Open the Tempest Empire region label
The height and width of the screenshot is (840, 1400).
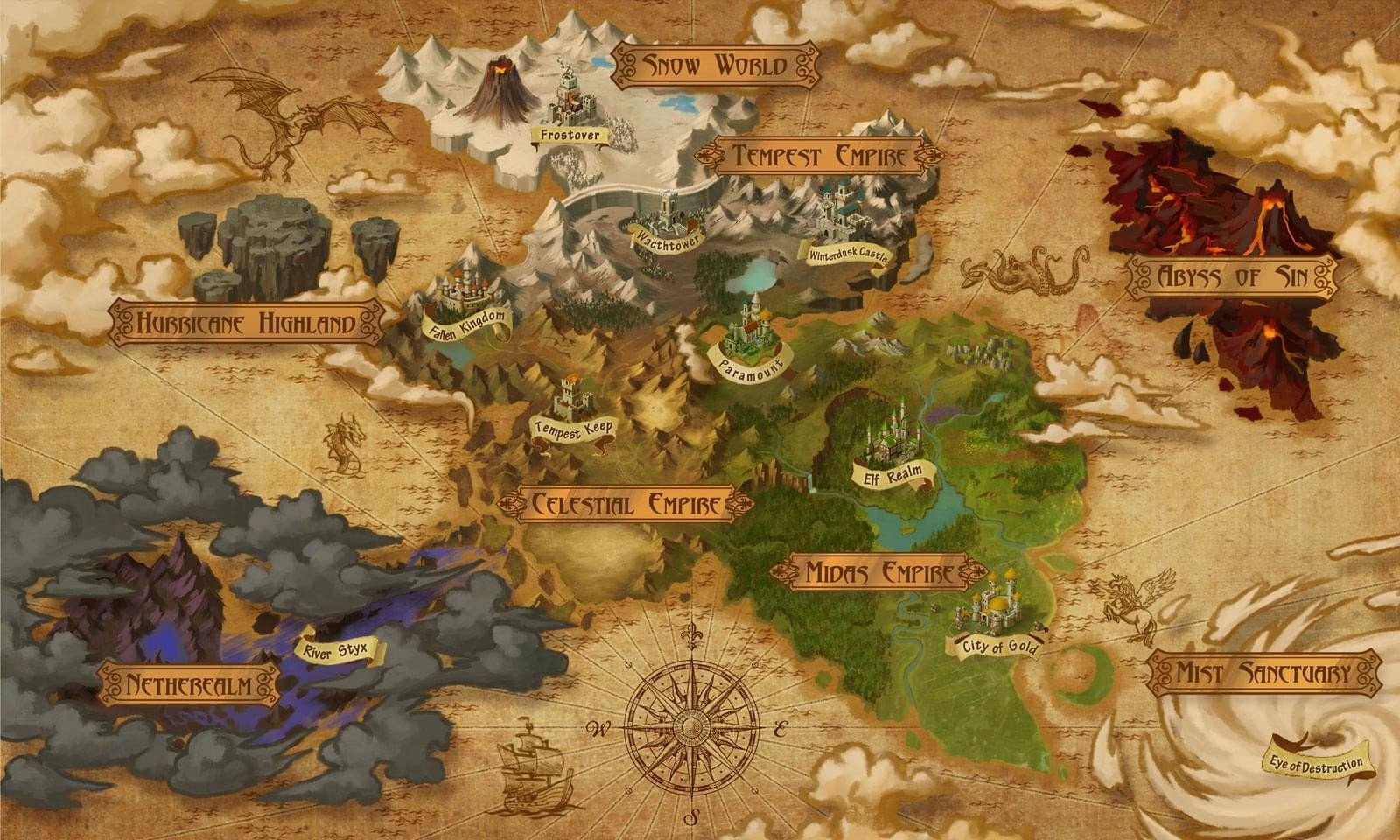(818, 157)
